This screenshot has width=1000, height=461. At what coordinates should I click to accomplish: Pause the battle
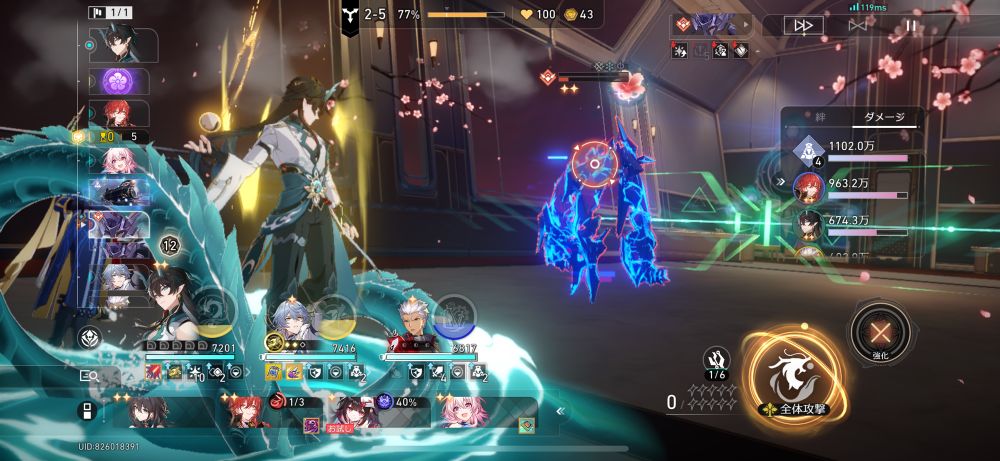coord(910,27)
